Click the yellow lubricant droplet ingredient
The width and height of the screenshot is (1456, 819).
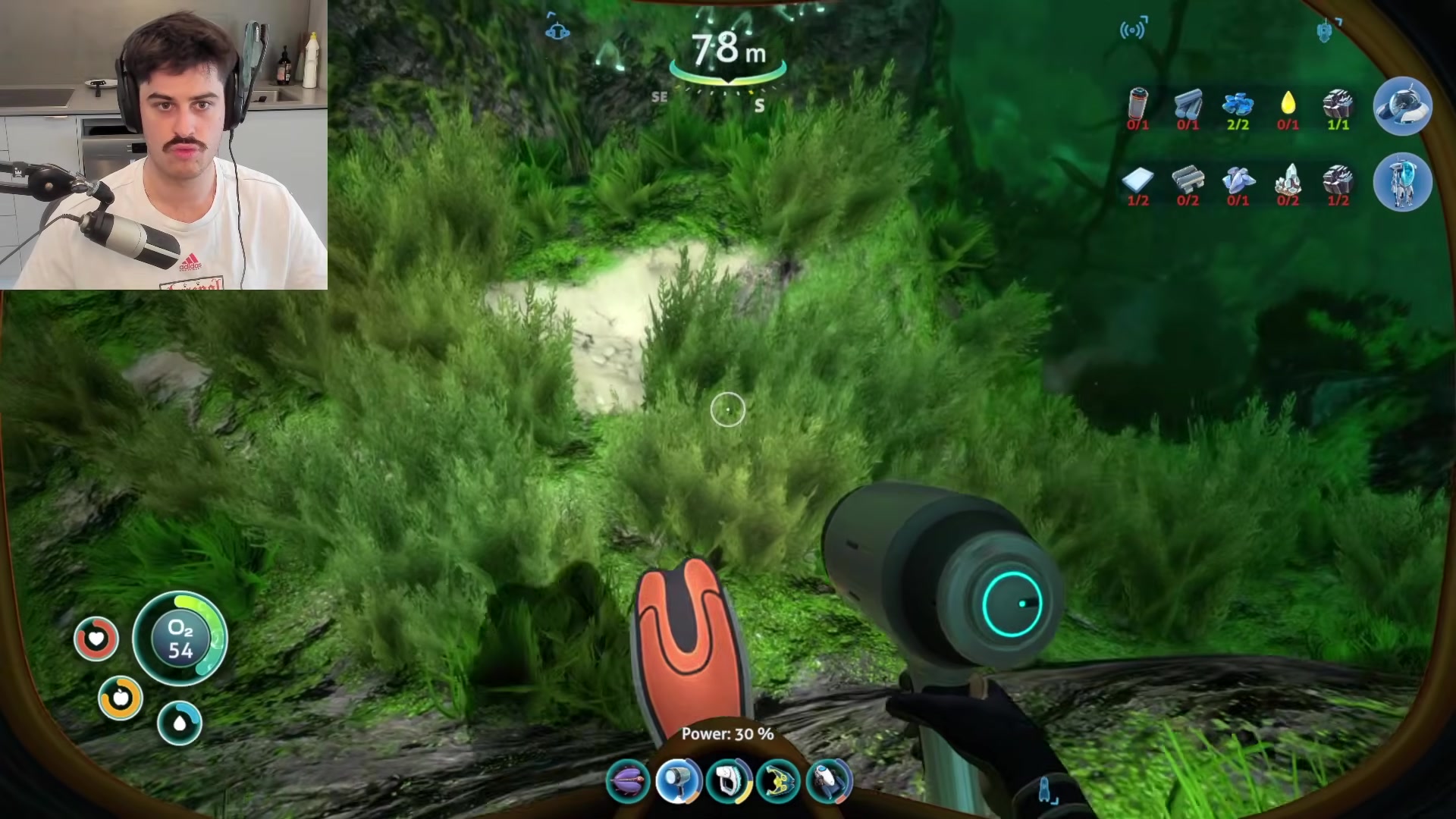coord(1288,104)
